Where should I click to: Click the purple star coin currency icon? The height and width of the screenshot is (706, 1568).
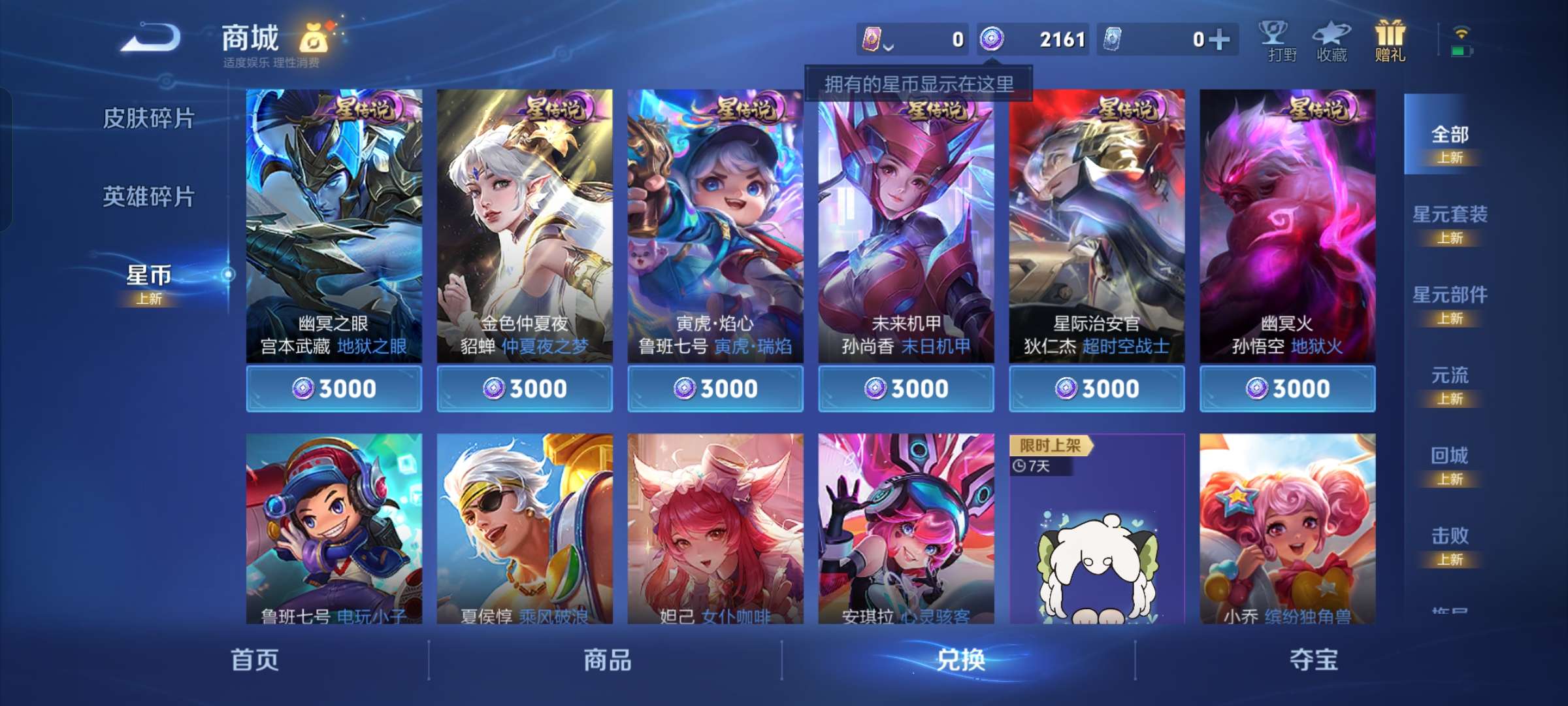(994, 39)
